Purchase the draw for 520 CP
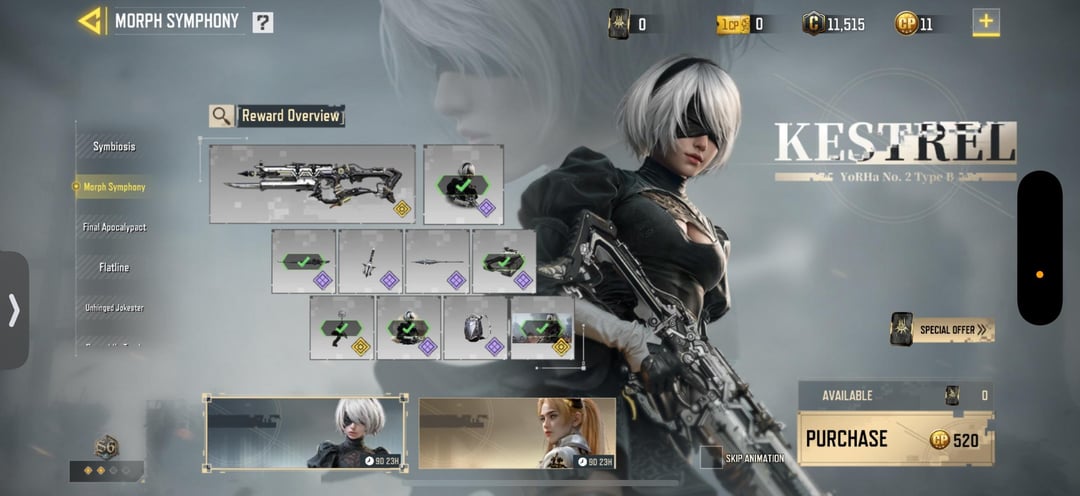Image resolution: width=1080 pixels, height=496 pixels. coord(895,439)
